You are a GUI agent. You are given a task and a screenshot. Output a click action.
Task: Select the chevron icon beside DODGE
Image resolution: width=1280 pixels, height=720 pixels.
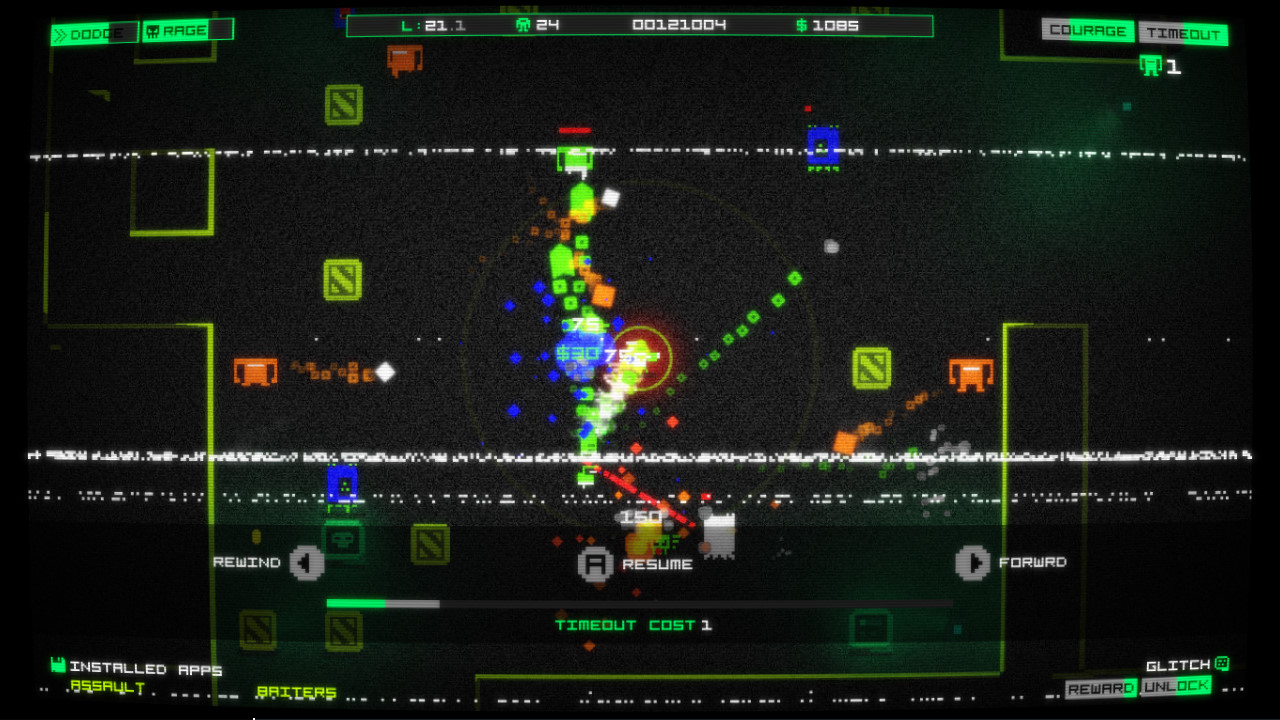point(61,31)
